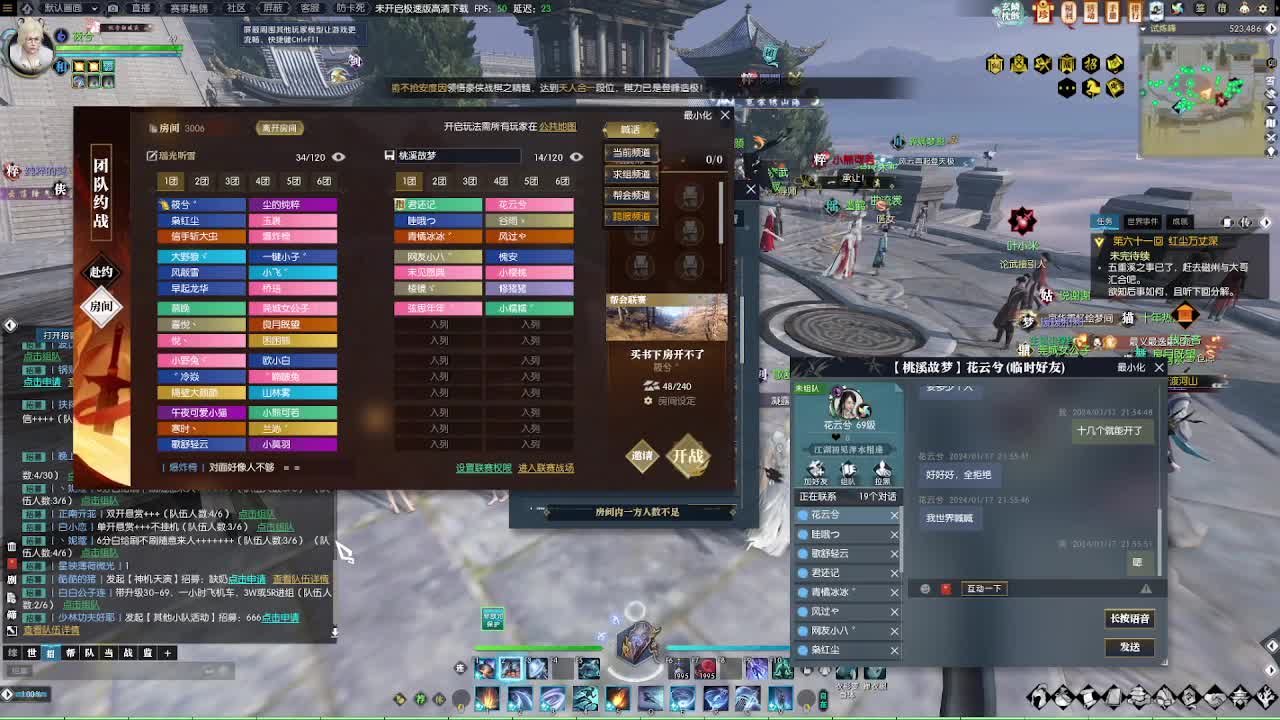The width and height of the screenshot is (1280, 720).
Task: Click the red envelope icon next to chat input
Action: (x=947, y=588)
